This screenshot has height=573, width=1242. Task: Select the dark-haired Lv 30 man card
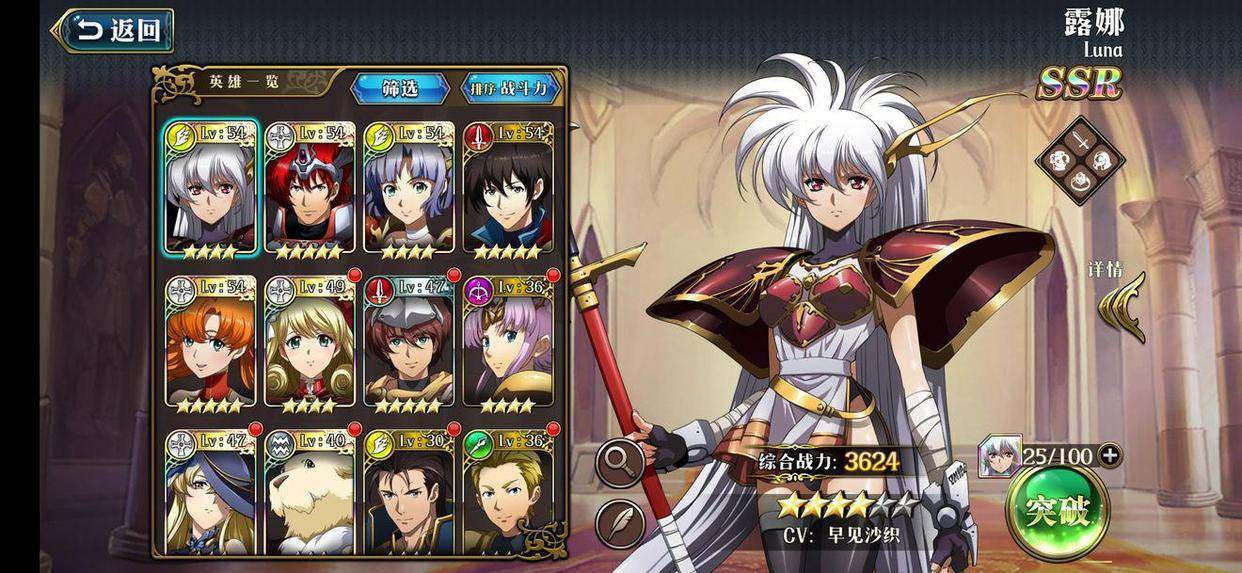(409, 492)
